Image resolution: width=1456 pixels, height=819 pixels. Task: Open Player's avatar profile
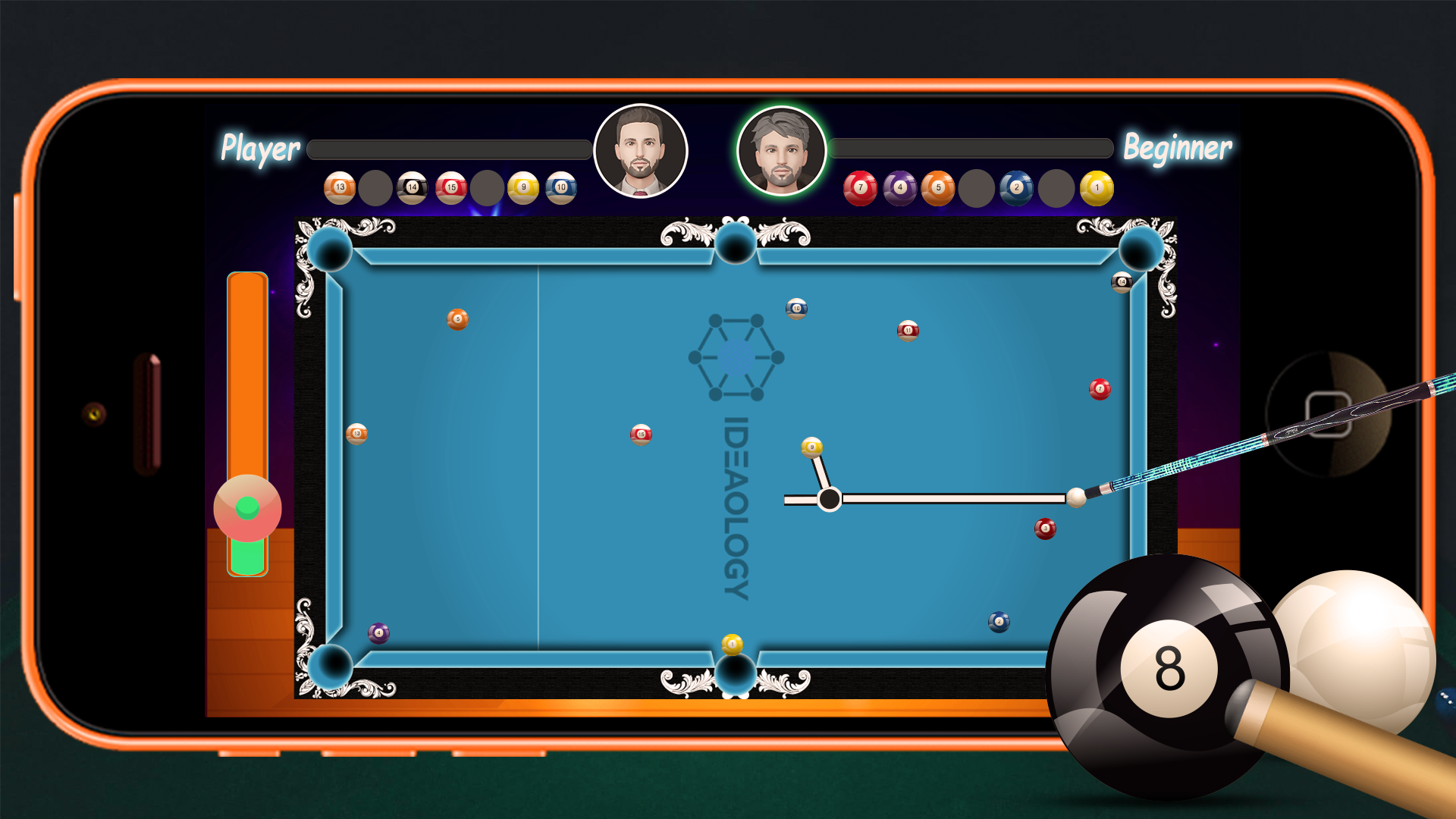click(x=641, y=150)
